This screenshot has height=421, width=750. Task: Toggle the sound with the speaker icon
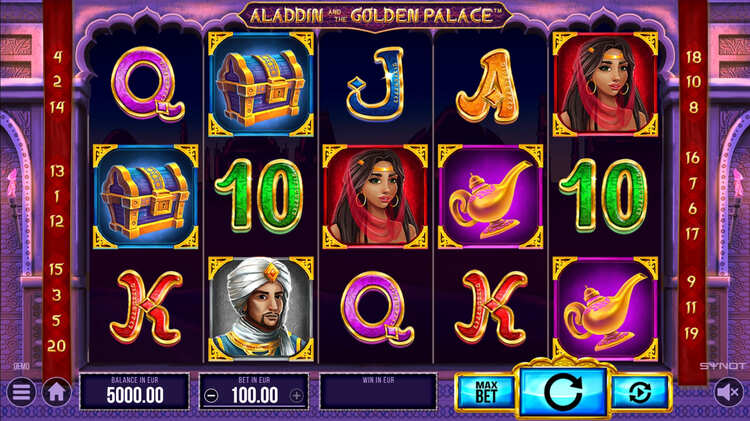[728, 392]
